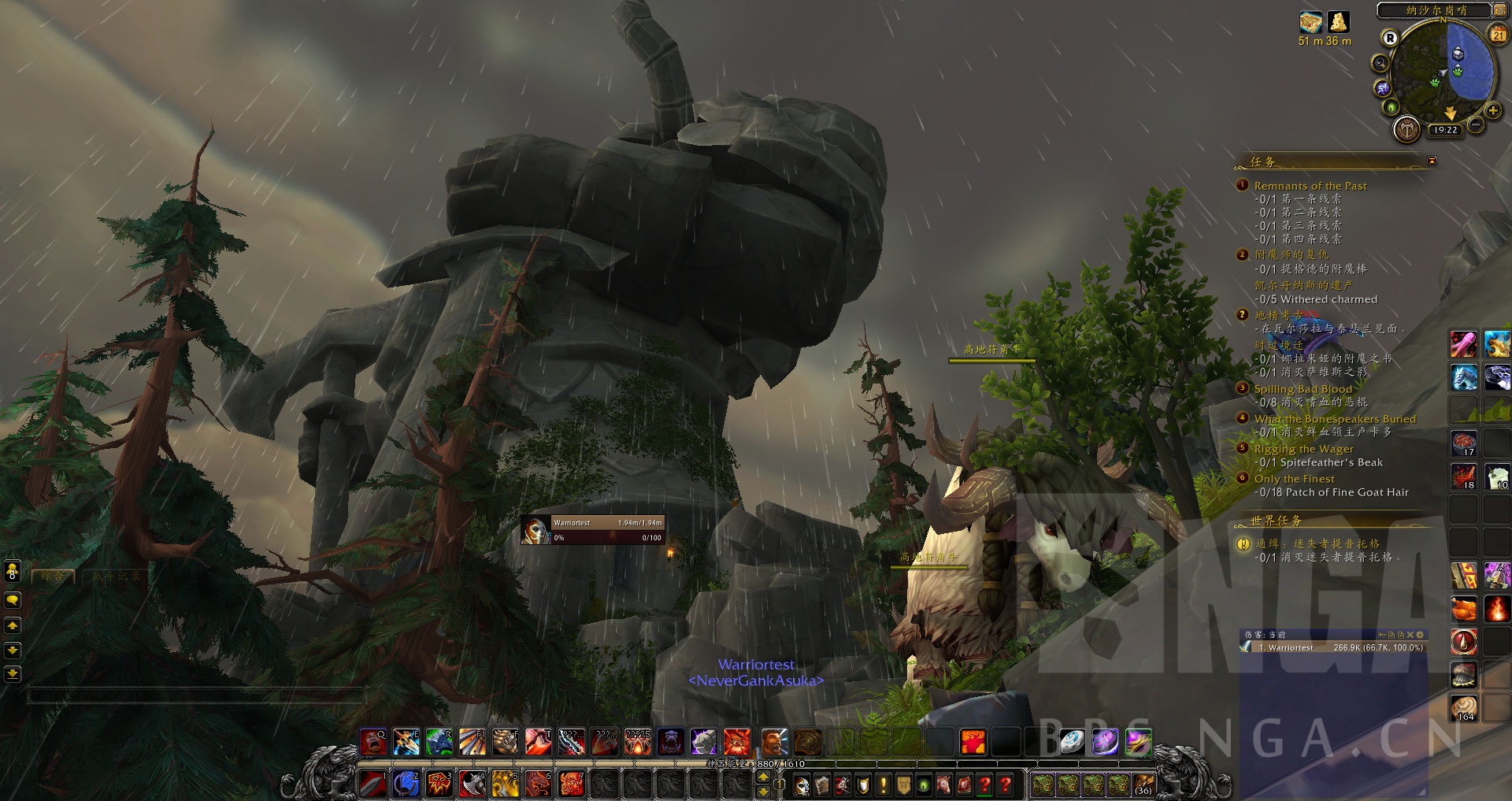The image size is (1512, 801).
Task: Open the class hall button below minimap
Action: (1406, 128)
